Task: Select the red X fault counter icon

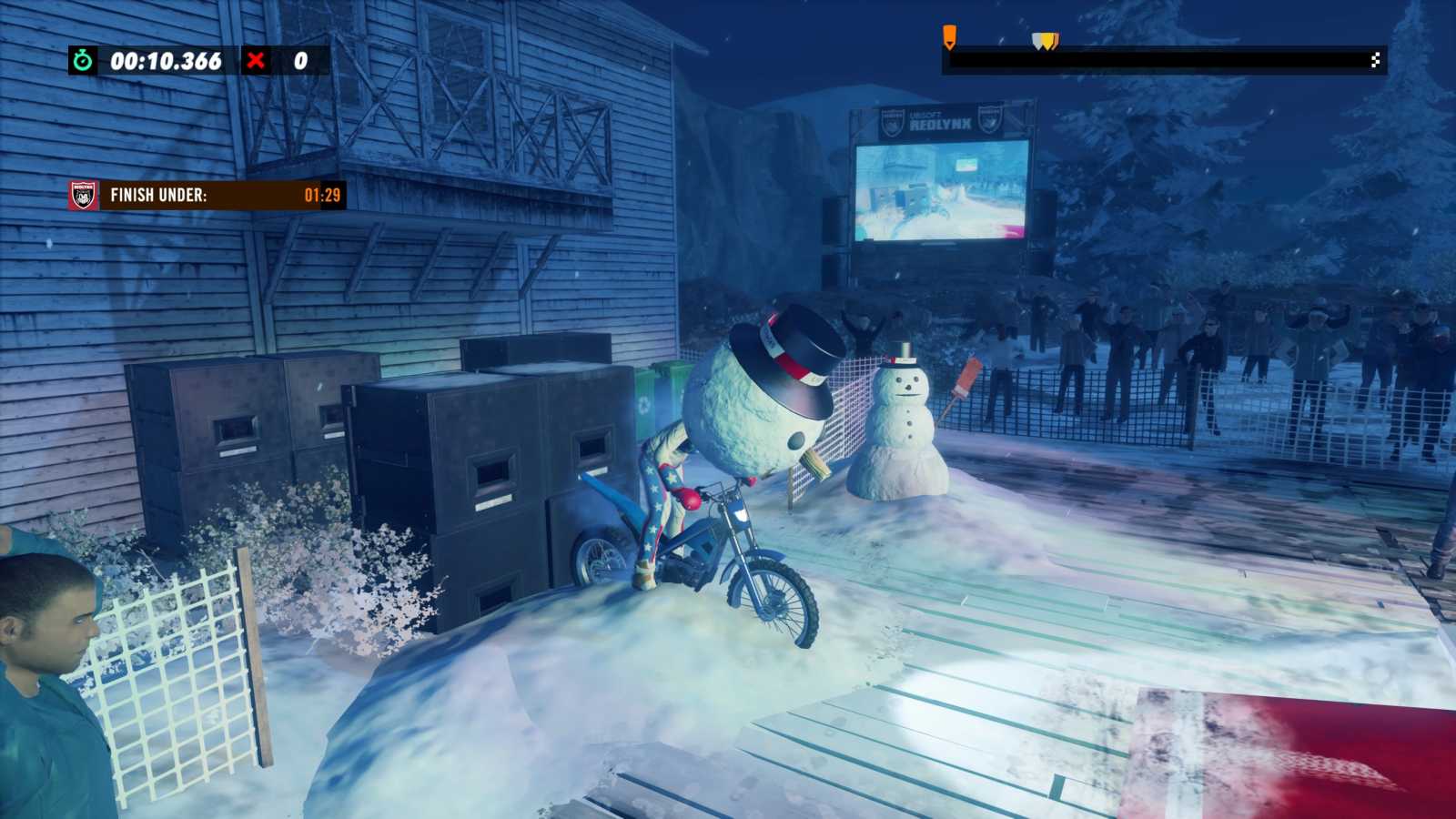Action: (x=258, y=62)
